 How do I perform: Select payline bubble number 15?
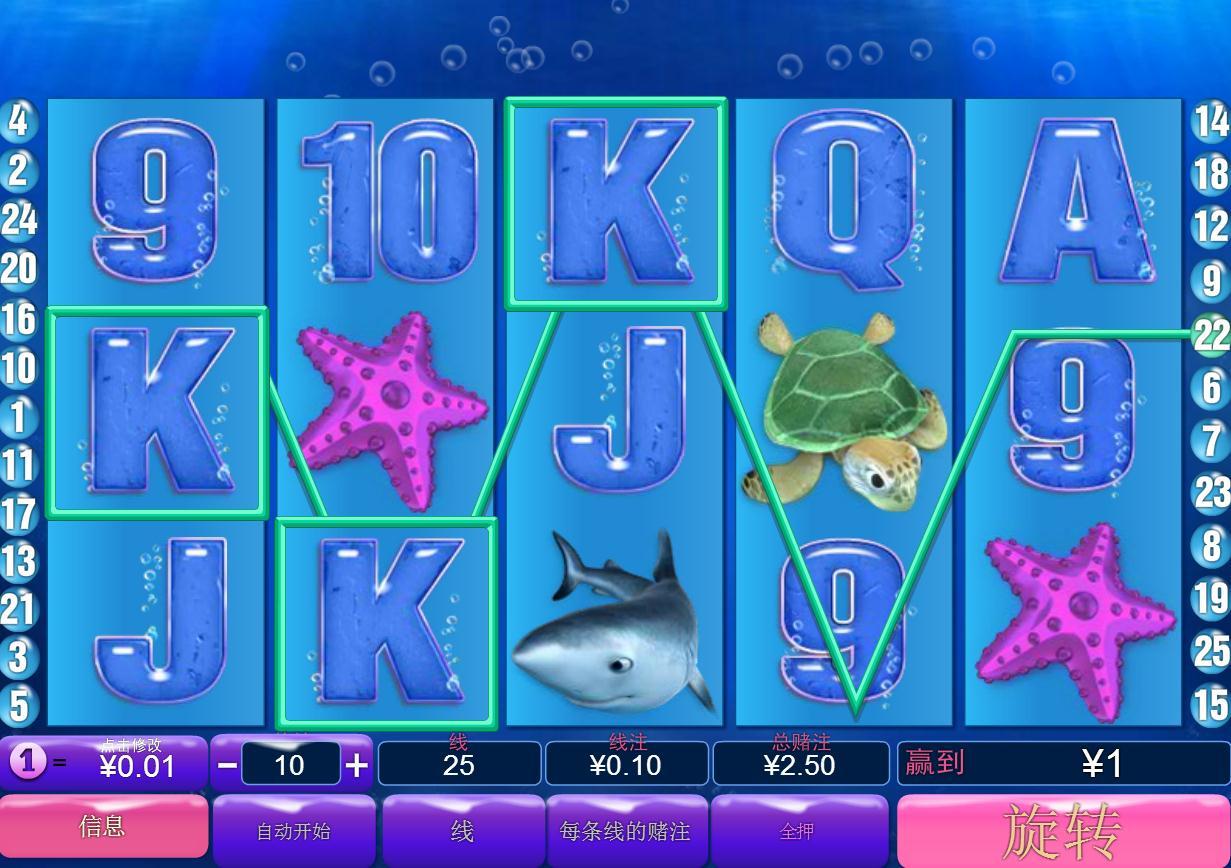point(1211,704)
